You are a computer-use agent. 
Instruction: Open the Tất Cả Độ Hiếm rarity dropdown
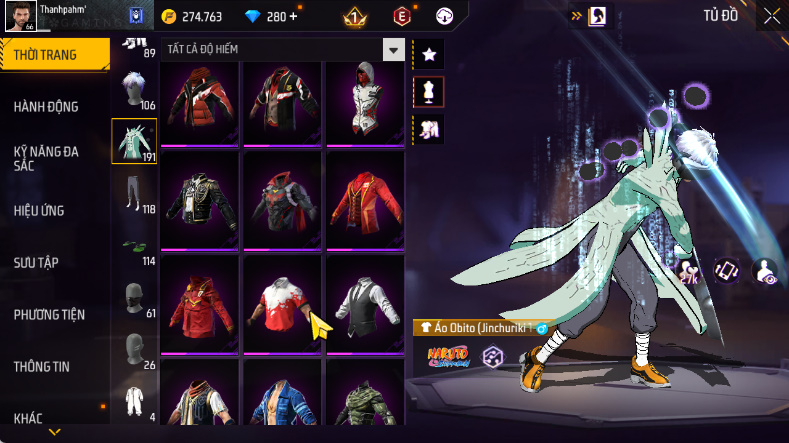coord(395,50)
